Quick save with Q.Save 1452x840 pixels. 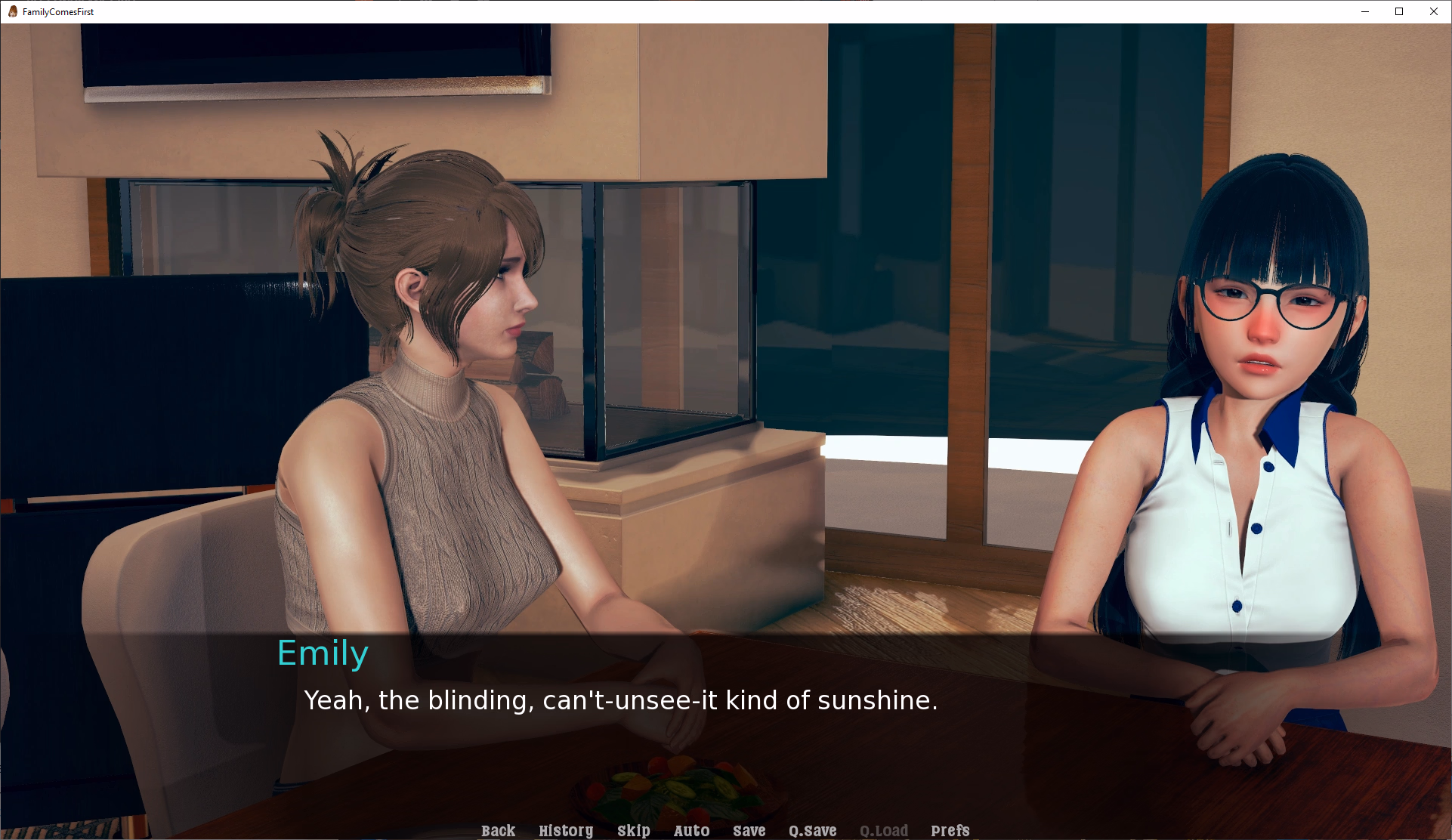(x=812, y=830)
